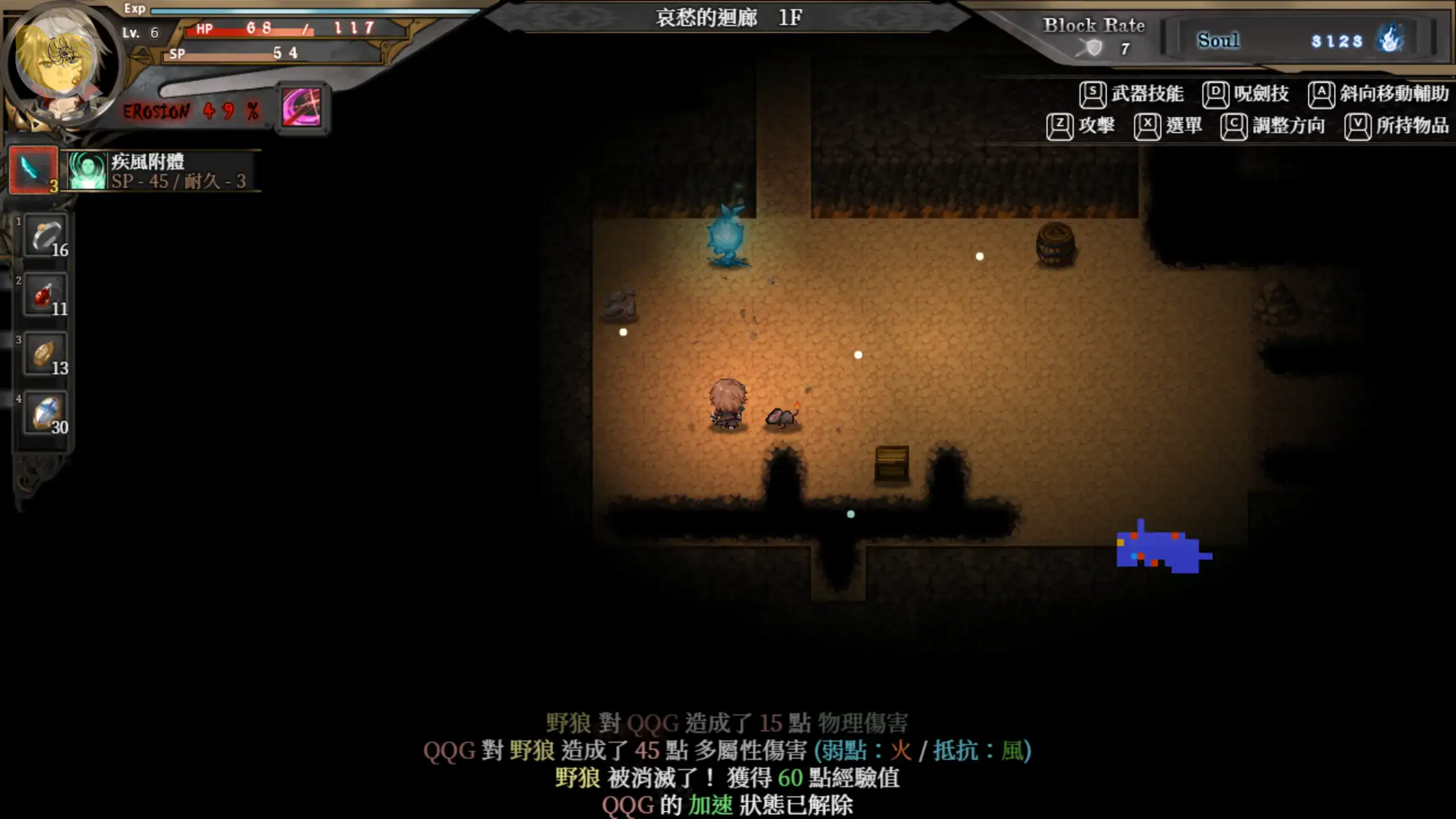Select the Block Rate shield icon
Viewport: 1456px width, 819px height.
tap(1093, 49)
